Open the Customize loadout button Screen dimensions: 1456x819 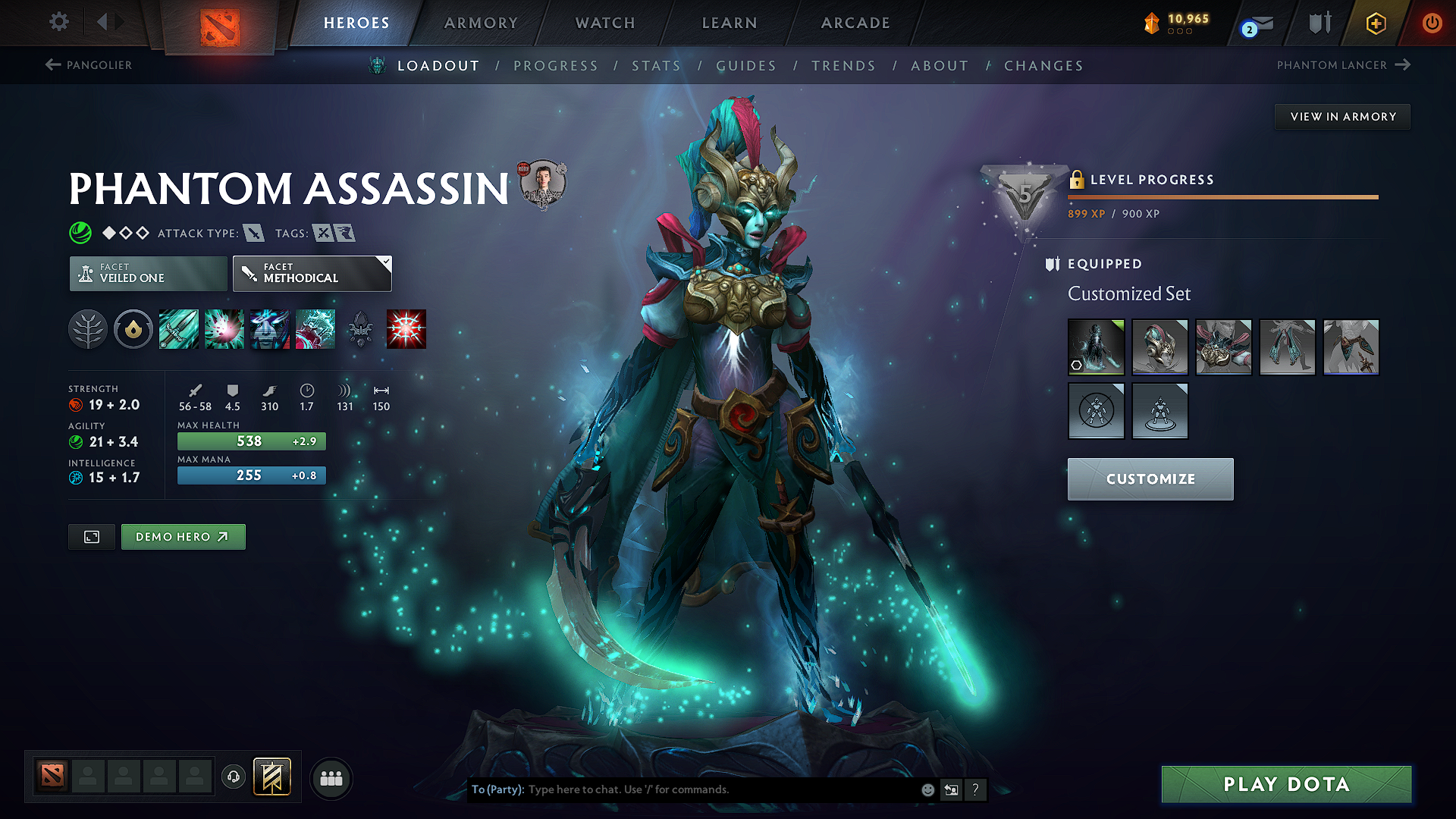pos(1150,479)
